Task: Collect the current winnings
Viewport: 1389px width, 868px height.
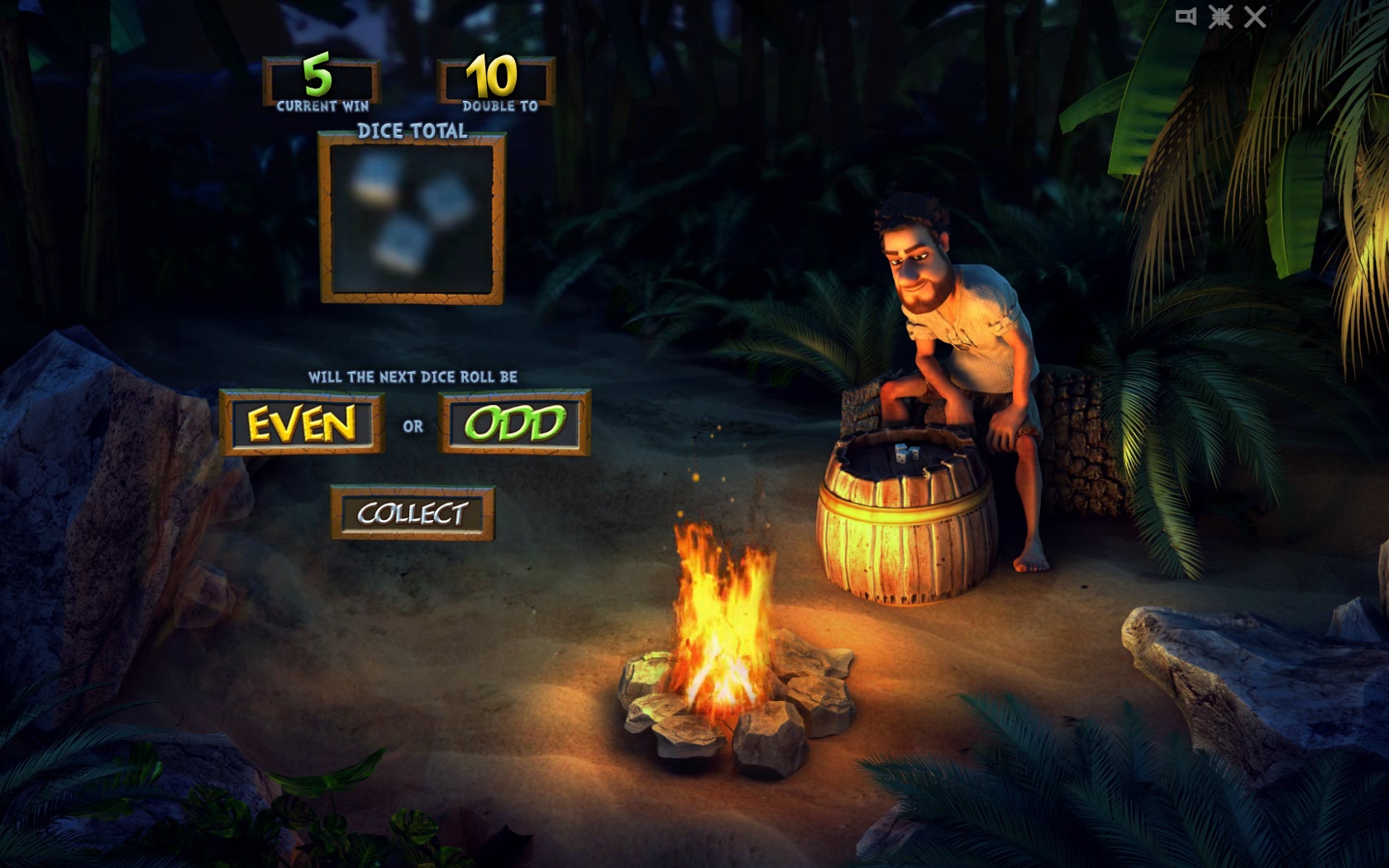Action: pos(413,513)
